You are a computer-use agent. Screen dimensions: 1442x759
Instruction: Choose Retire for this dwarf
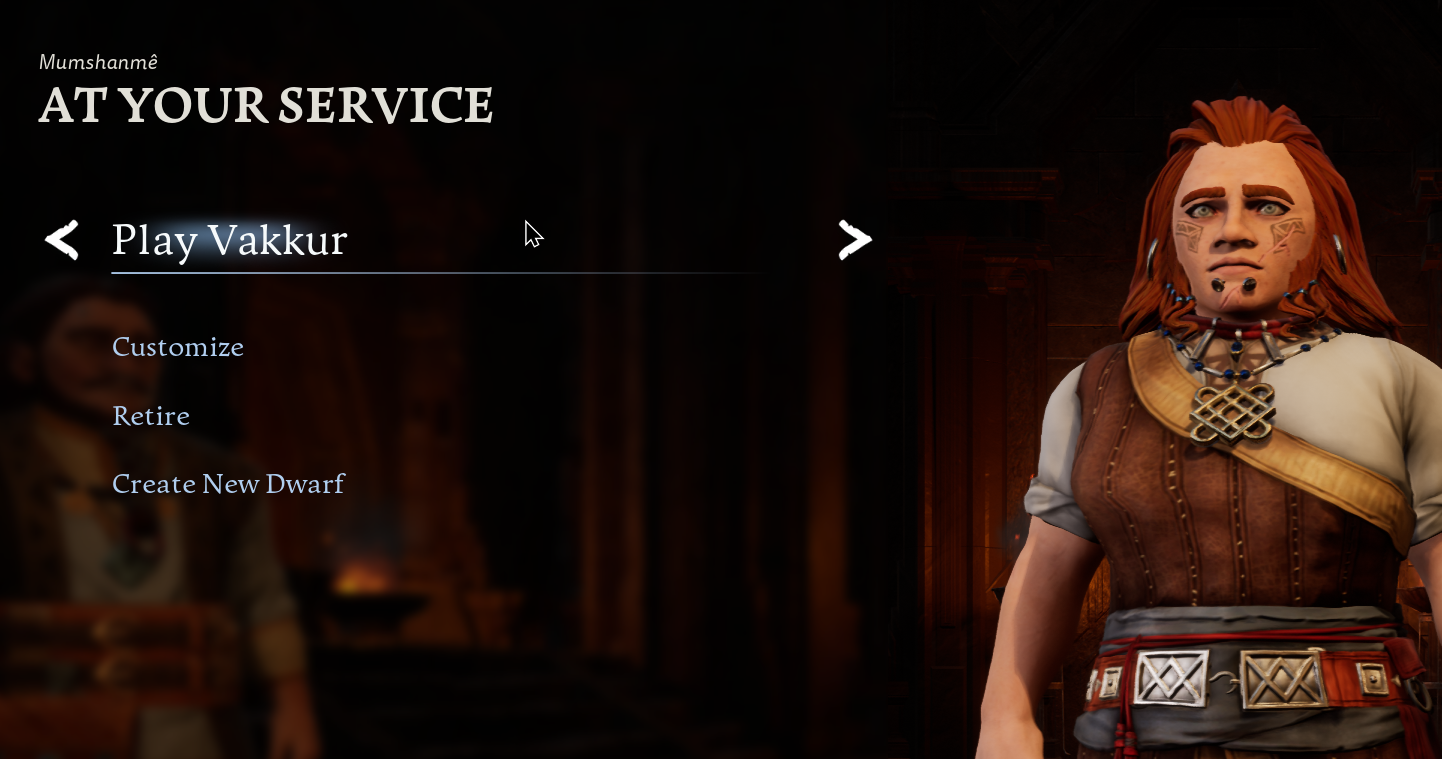[151, 416]
